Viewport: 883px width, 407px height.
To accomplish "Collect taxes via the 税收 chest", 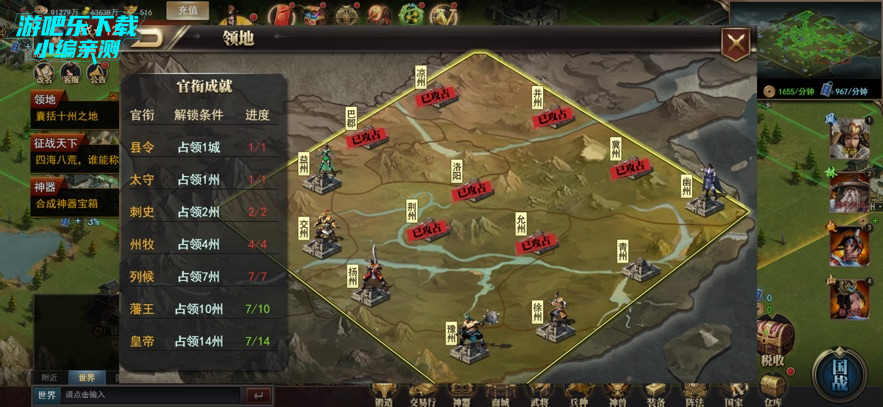I will pos(773,342).
